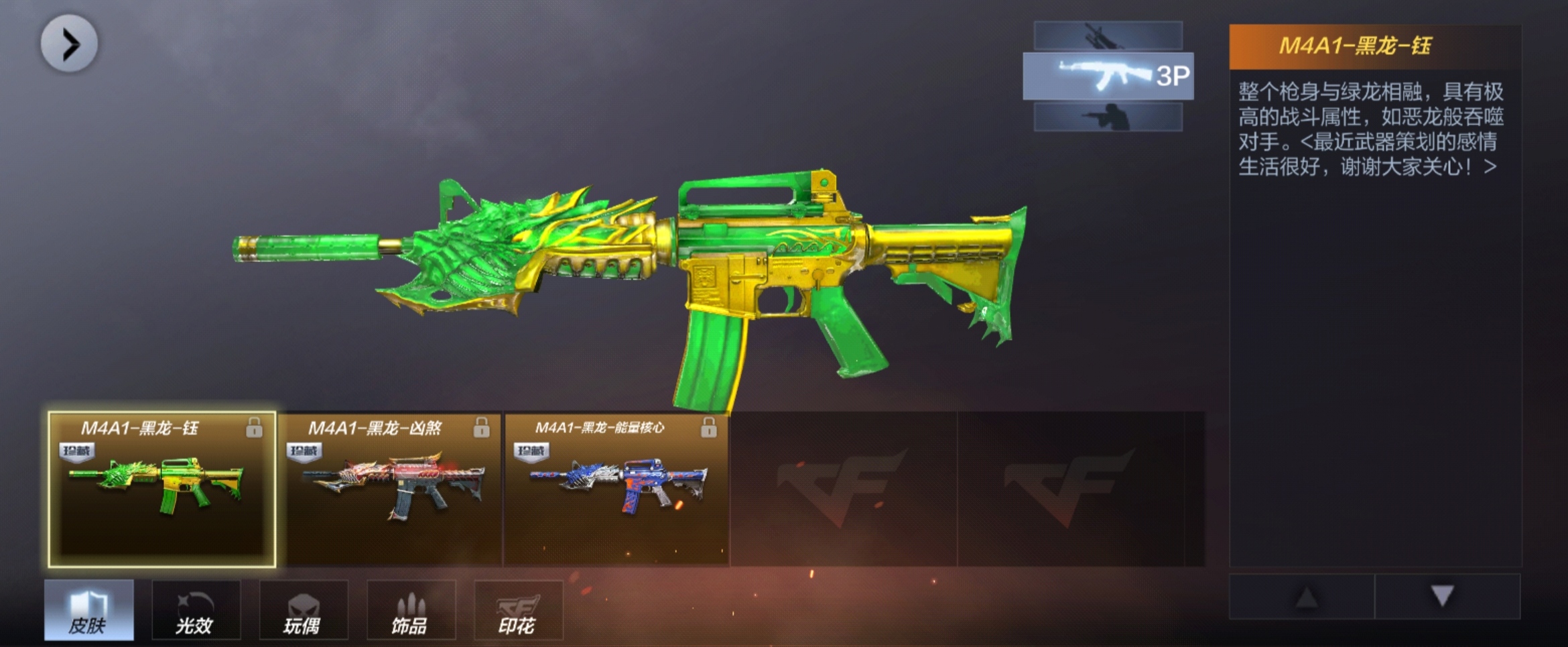Choose the soldier silhouette view option
The width and height of the screenshot is (1568, 647).
click(1108, 117)
